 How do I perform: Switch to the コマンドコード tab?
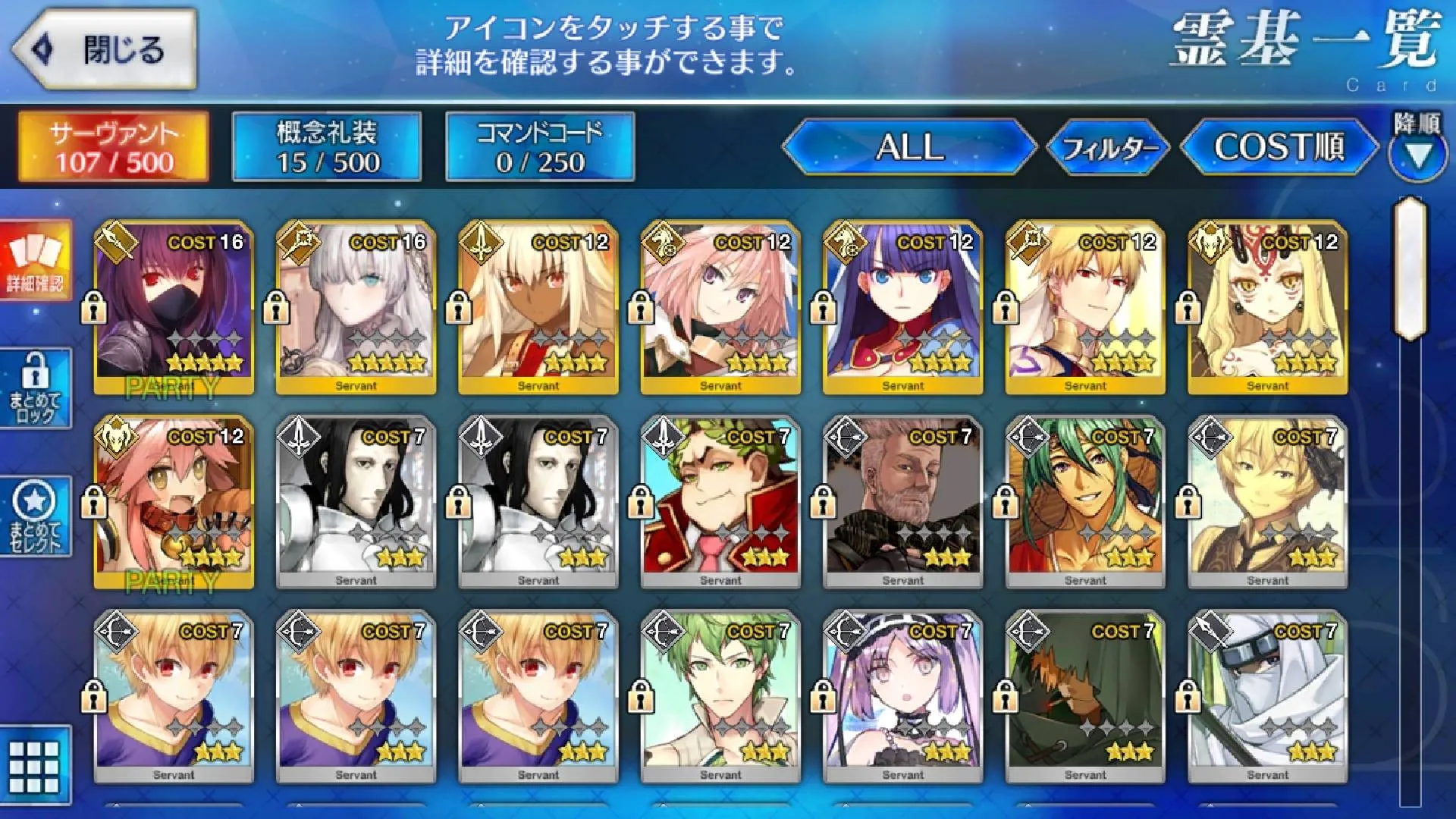[x=540, y=147]
